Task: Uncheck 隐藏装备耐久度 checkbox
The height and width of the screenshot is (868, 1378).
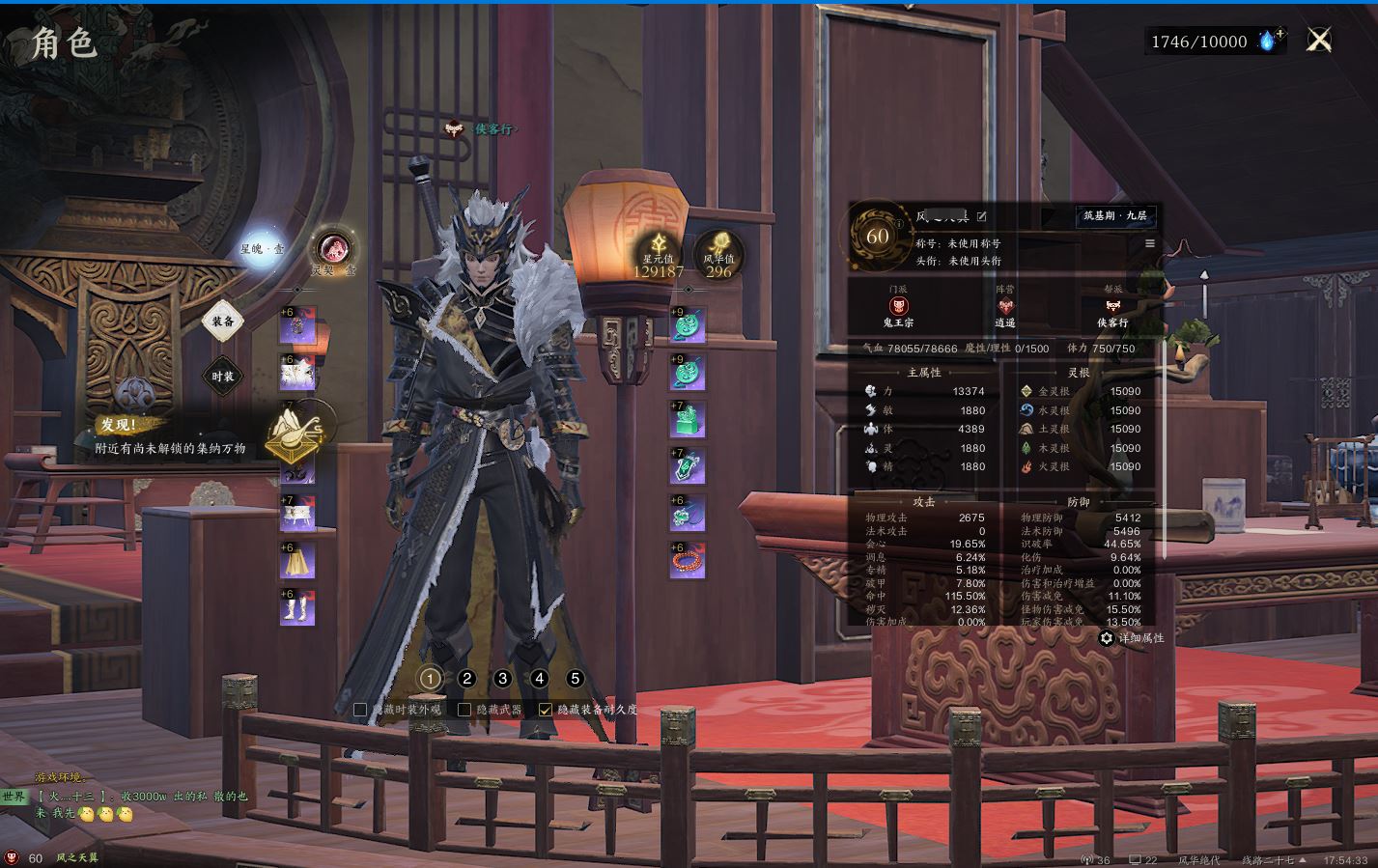Action: coord(546,710)
